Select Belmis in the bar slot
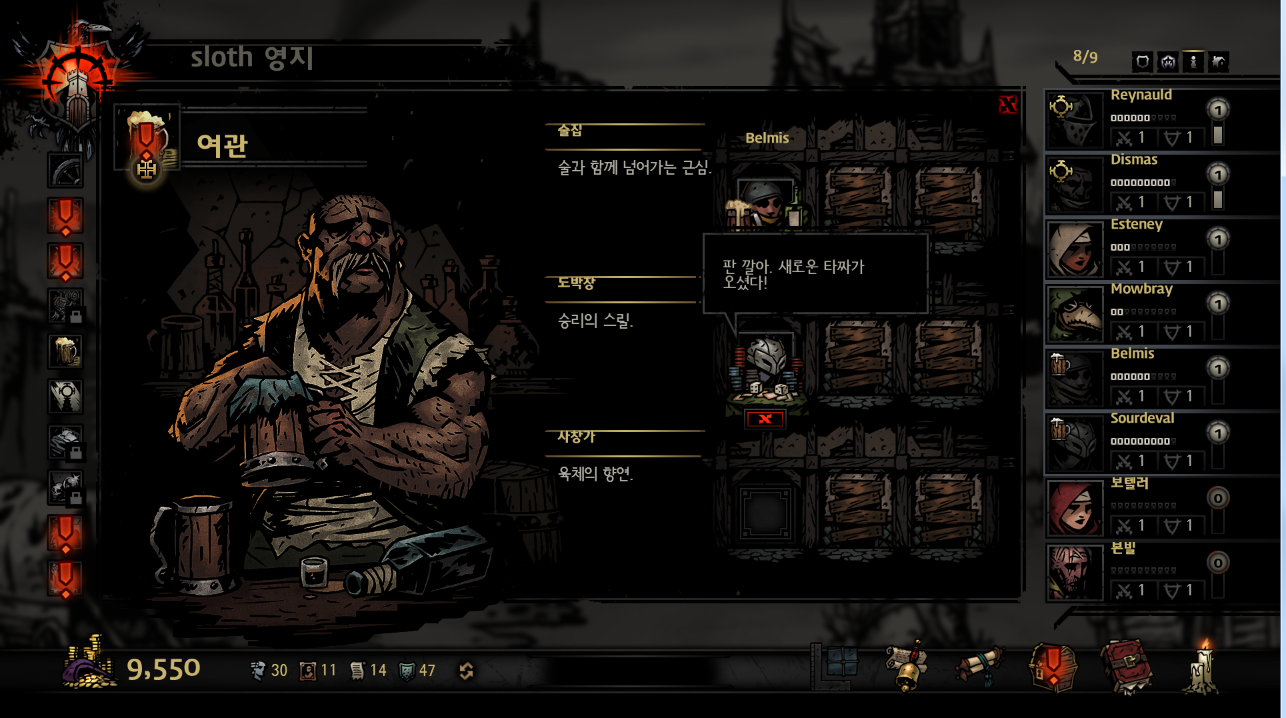 [765, 205]
